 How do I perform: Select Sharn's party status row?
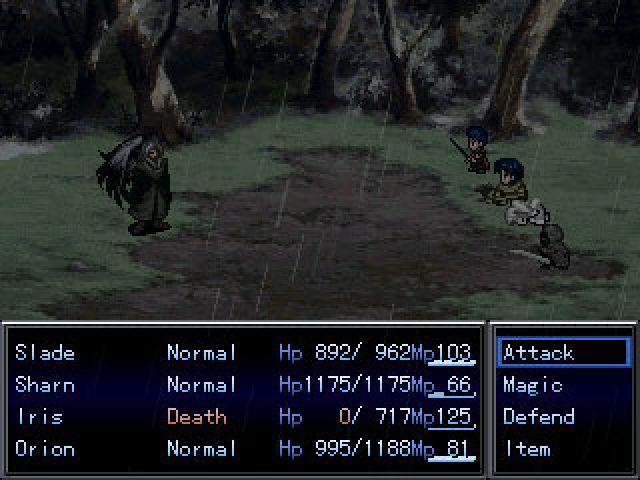(45, 384)
